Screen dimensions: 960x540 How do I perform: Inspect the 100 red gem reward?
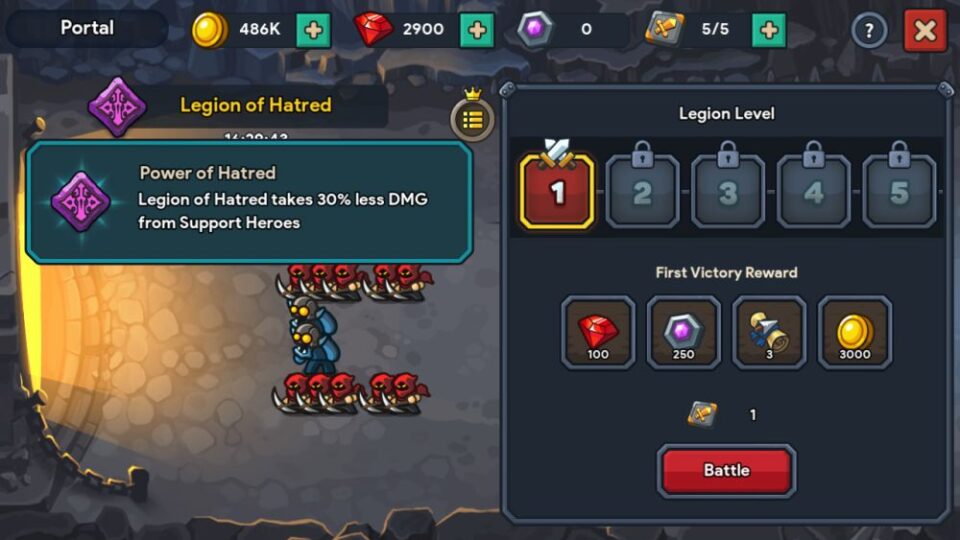click(598, 333)
